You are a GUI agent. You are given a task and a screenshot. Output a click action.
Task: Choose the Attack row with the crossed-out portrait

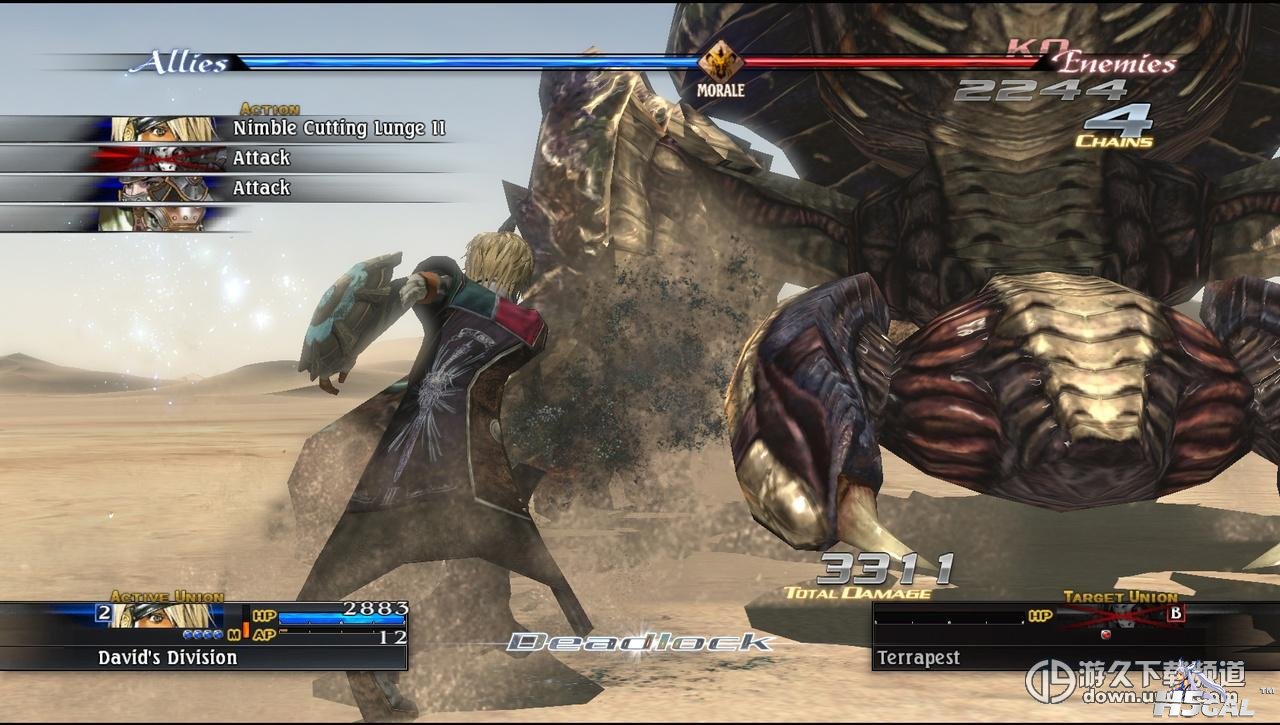point(260,158)
